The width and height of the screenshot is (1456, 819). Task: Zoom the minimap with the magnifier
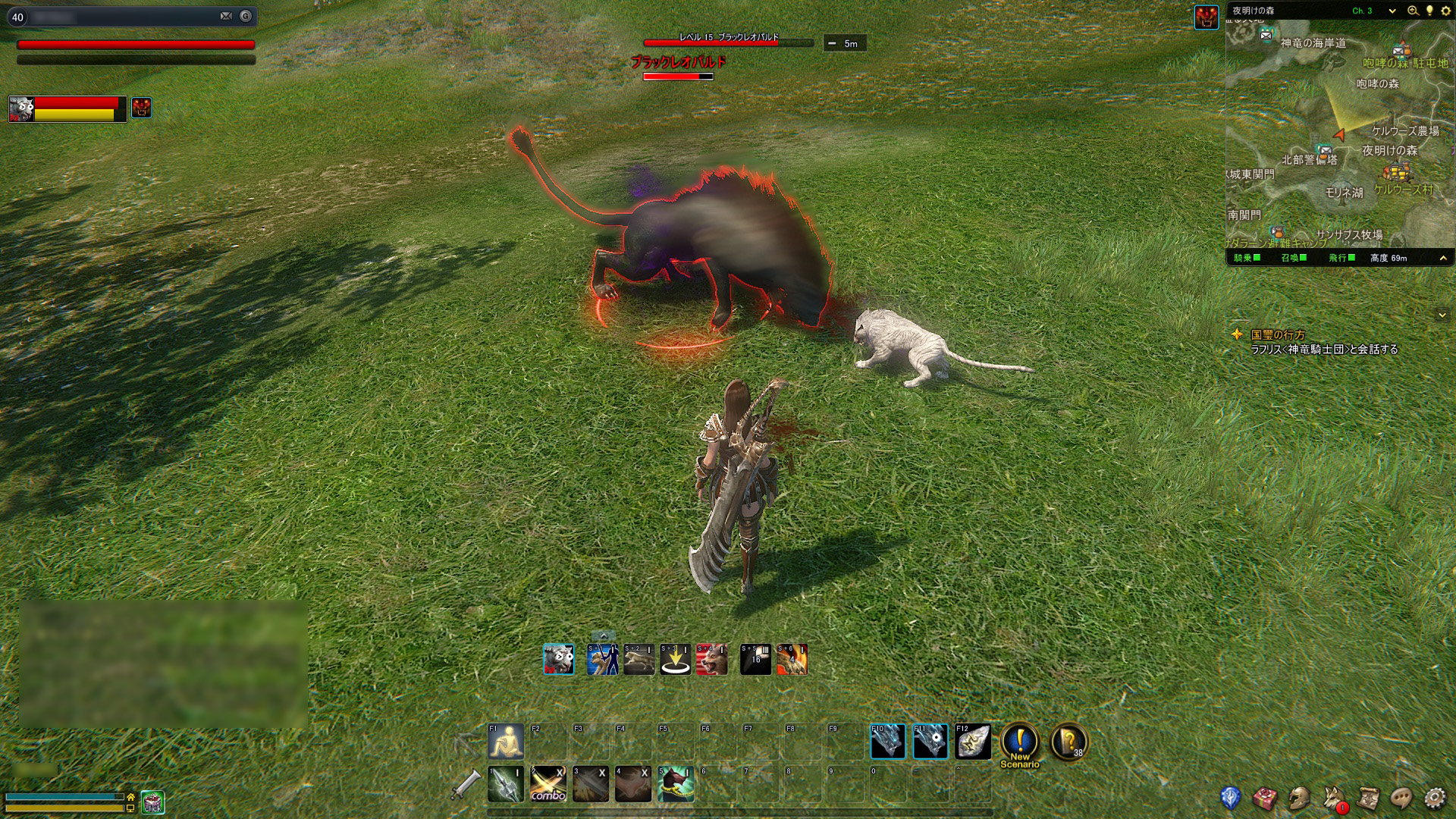pyautogui.click(x=1413, y=11)
